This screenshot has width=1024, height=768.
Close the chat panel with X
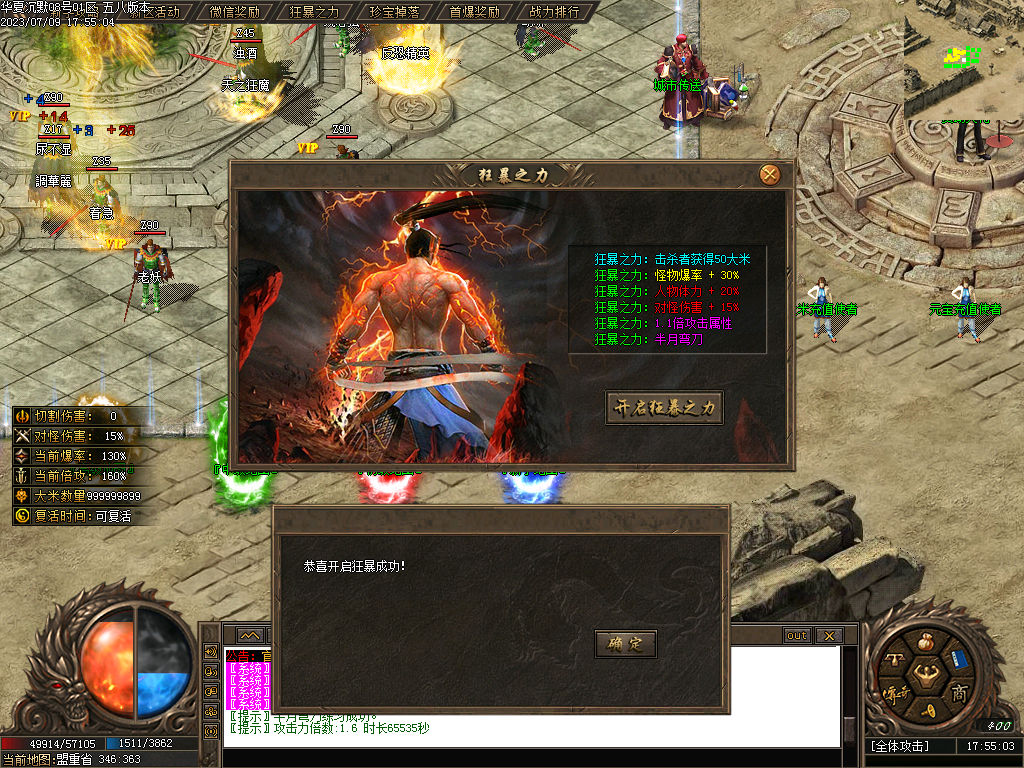pyautogui.click(x=828, y=636)
